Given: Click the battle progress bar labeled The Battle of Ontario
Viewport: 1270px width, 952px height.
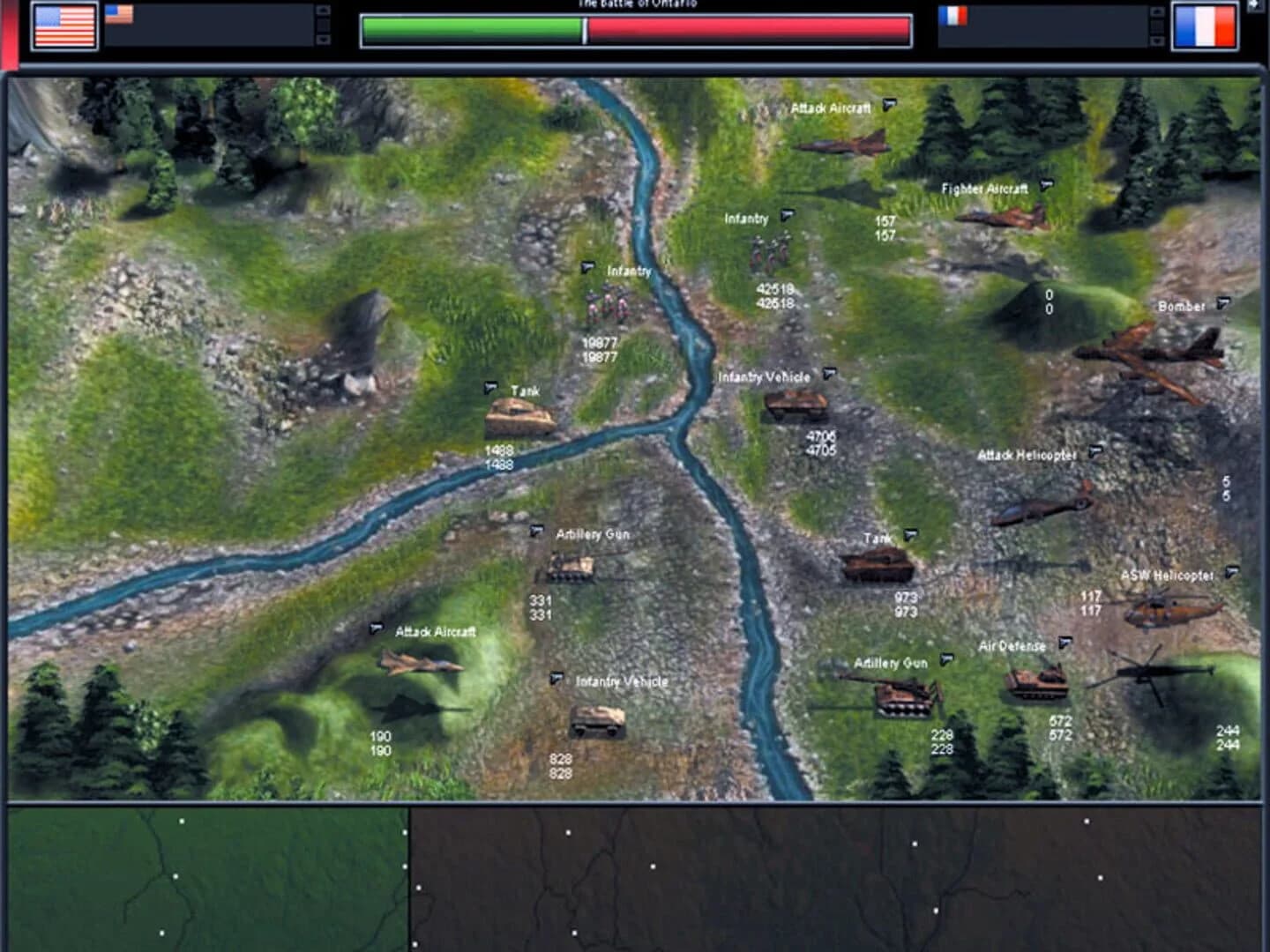Looking at the screenshot, I should [x=635, y=28].
